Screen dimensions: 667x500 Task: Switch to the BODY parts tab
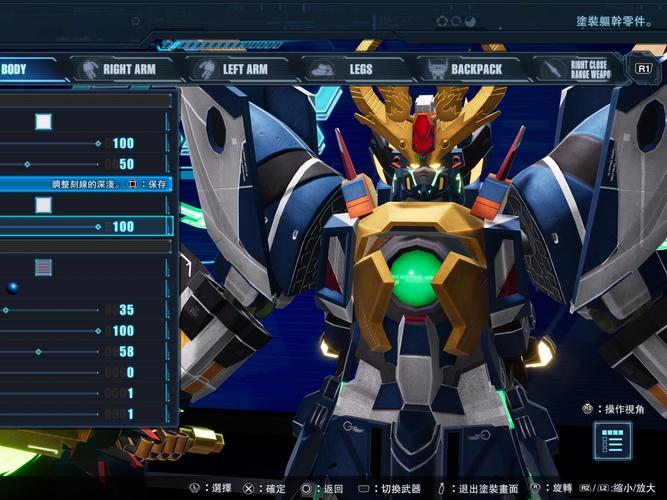coord(18,69)
